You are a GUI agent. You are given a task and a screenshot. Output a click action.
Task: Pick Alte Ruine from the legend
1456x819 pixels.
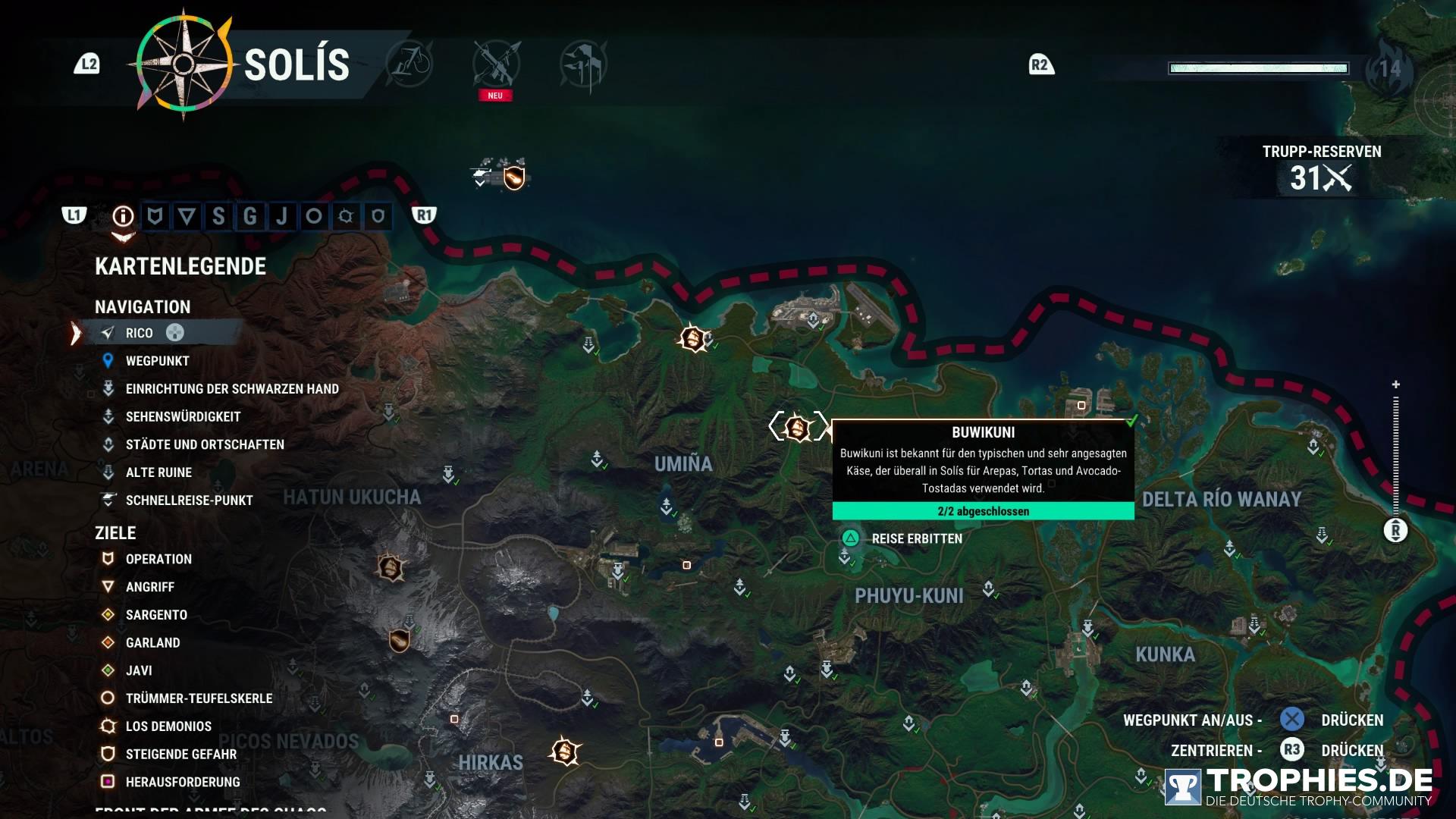click(x=158, y=472)
